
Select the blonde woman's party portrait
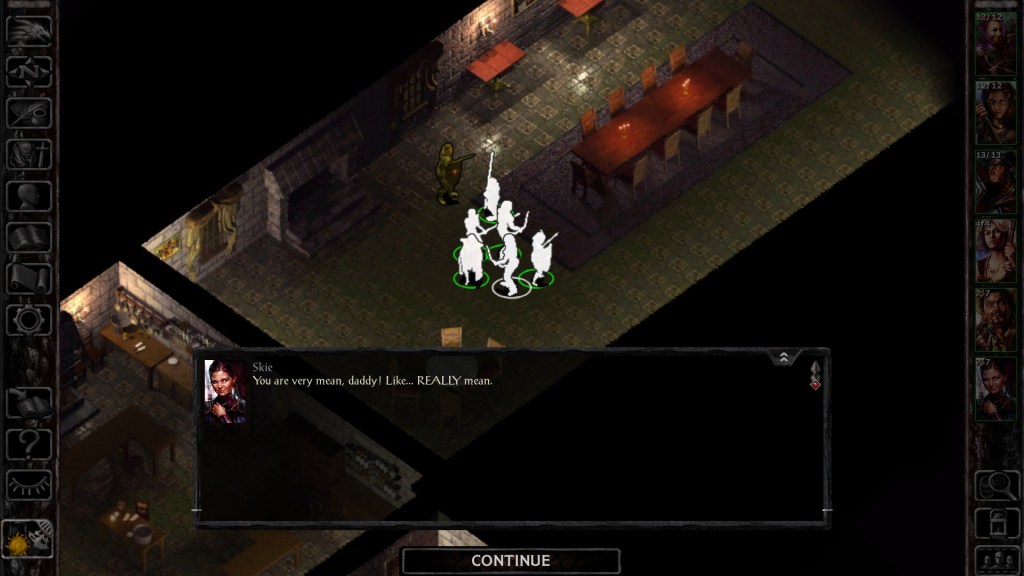pos(995,250)
